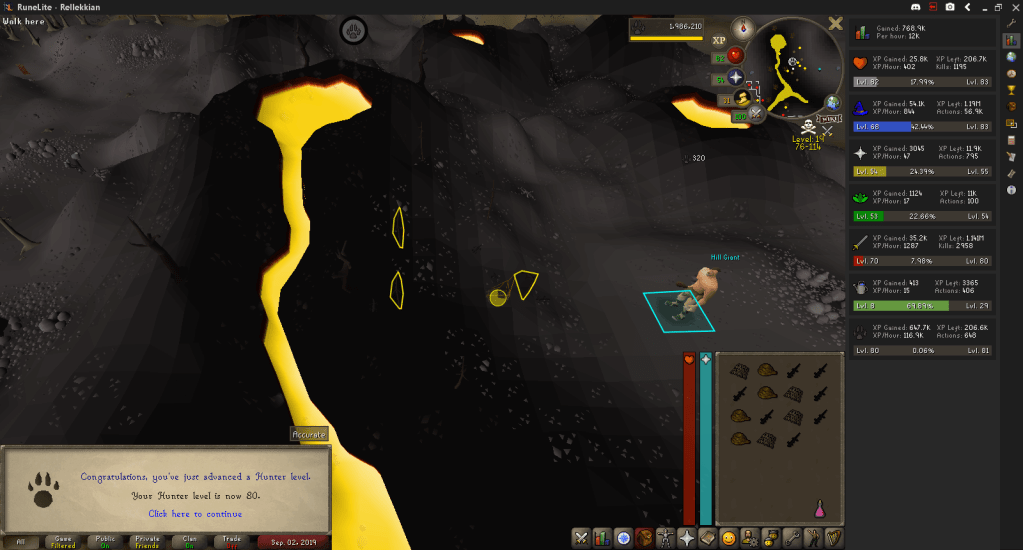Switch to the Worn Equipment tab
The width and height of the screenshot is (1023, 550).
pos(665,537)
